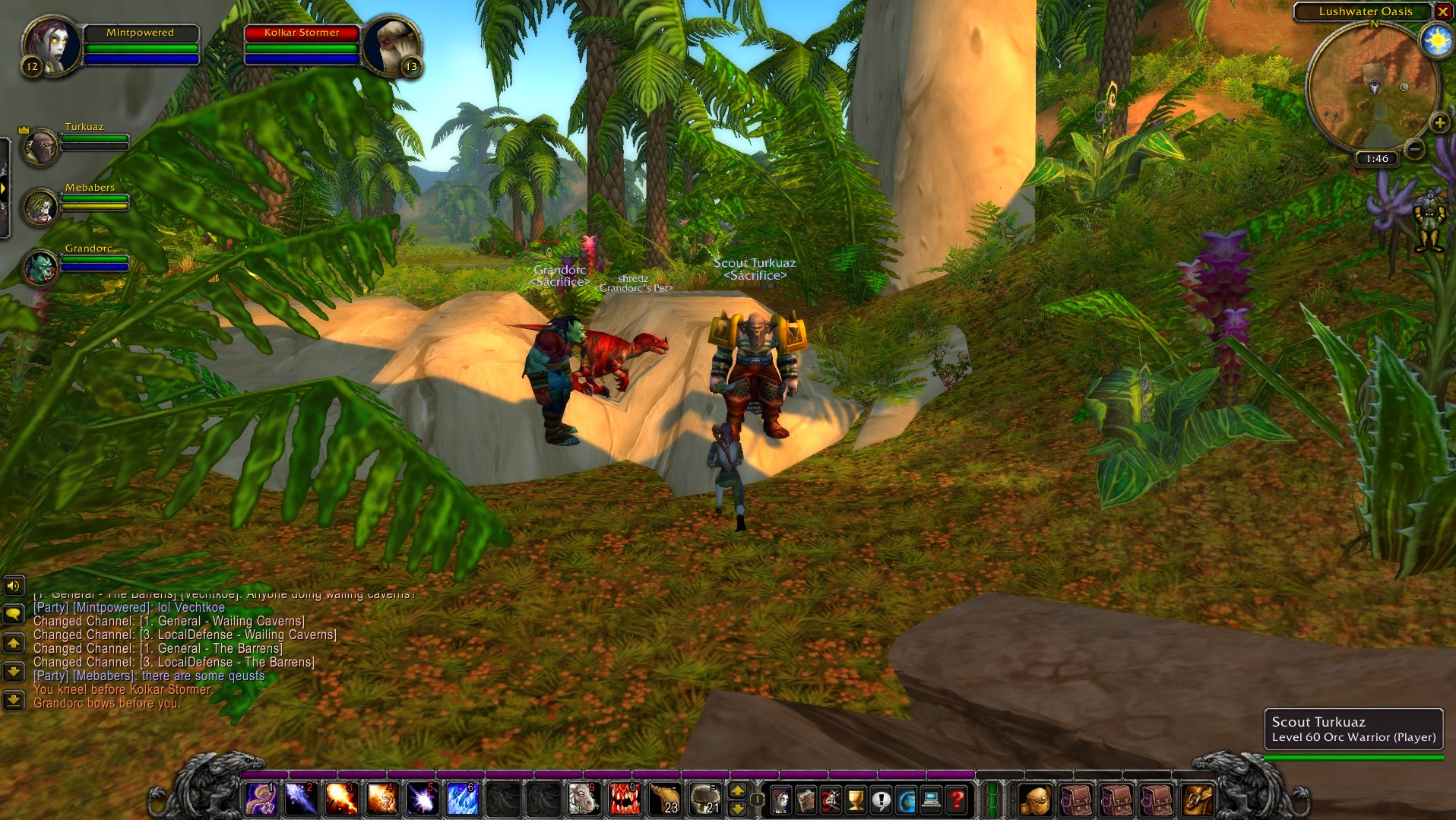Open the world map globe button
Viewport: 1456px width, 820px height.
[x=906, y=799]
